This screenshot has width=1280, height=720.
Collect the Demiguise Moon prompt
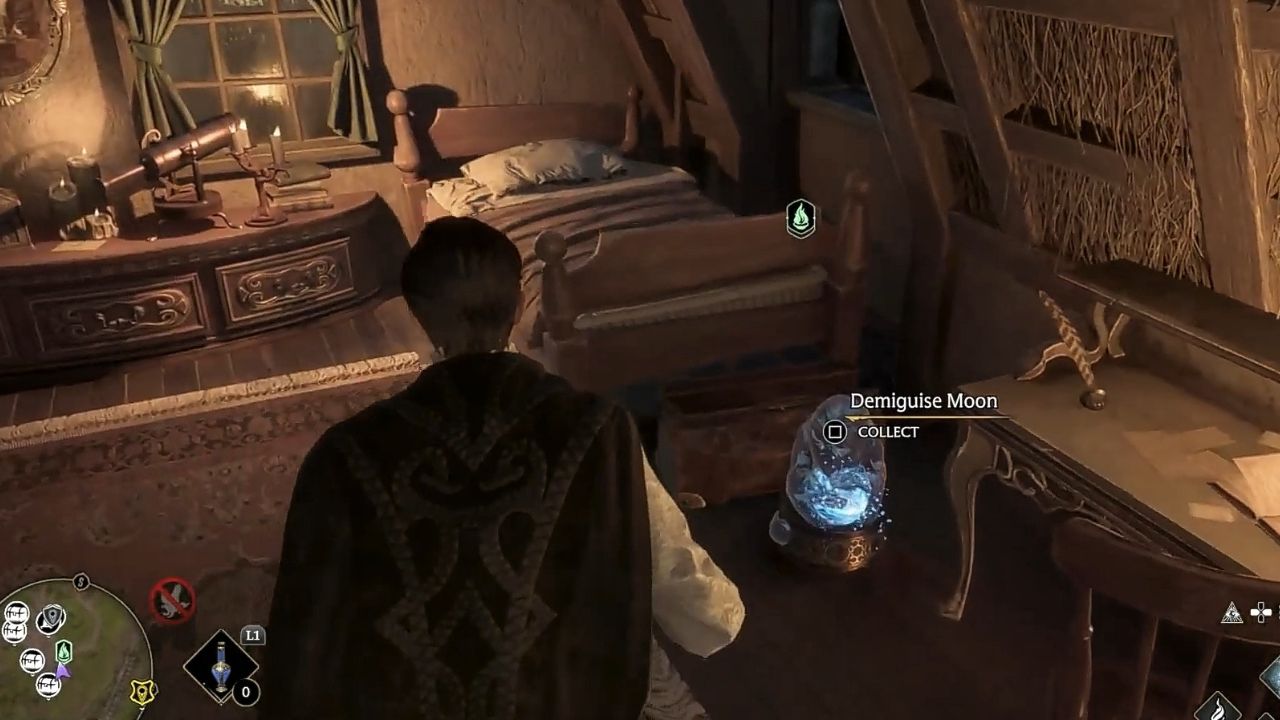(835, 432)
